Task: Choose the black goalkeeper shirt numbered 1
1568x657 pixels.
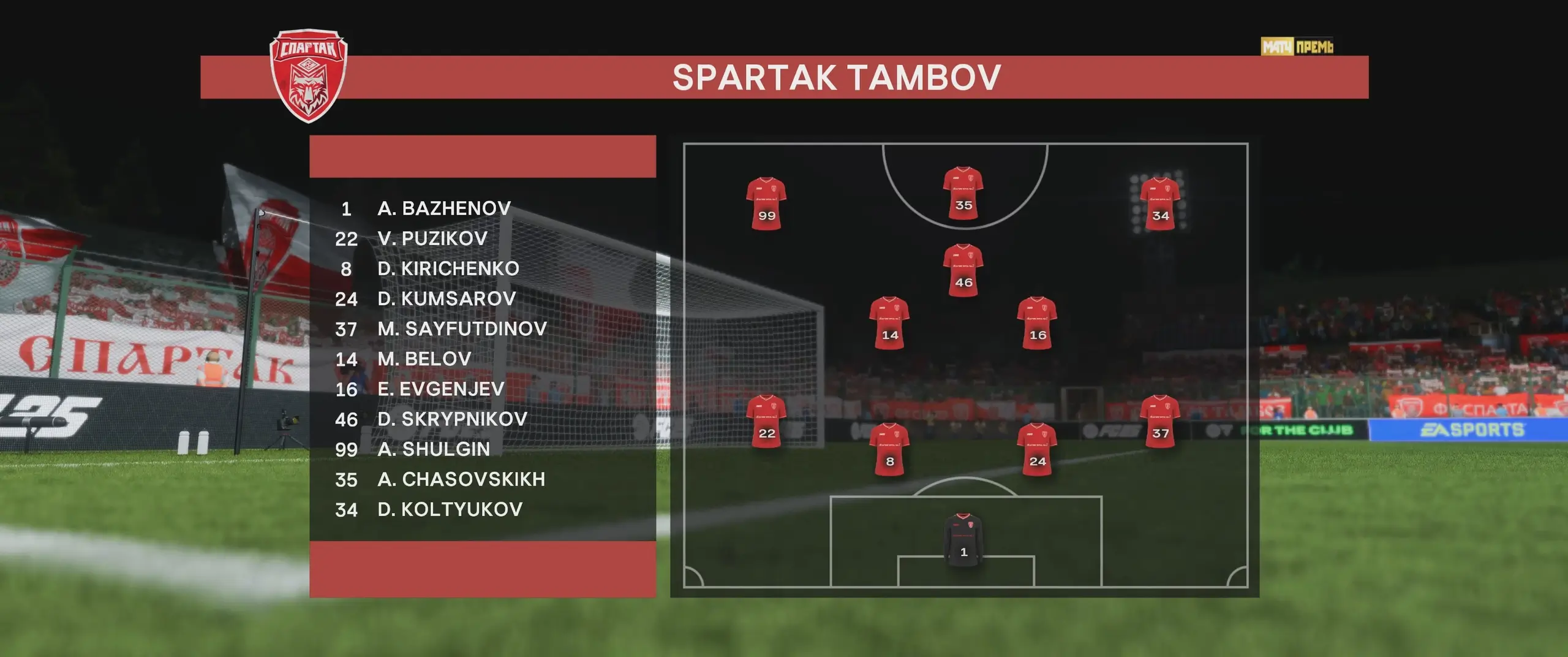Action: tap(963, 539)
